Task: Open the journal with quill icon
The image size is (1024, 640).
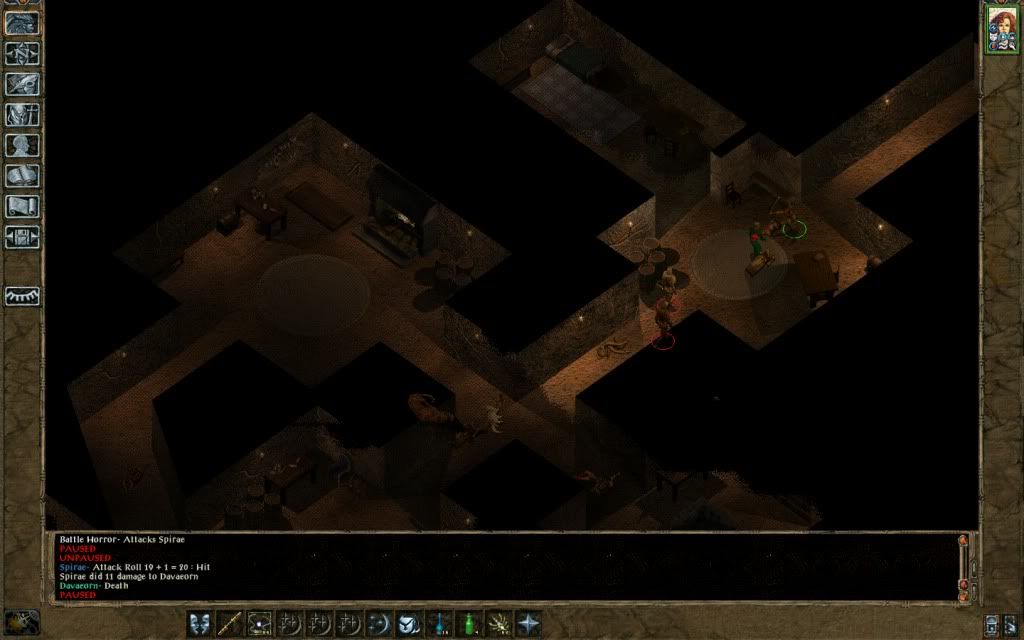Action: coord(23,84)
